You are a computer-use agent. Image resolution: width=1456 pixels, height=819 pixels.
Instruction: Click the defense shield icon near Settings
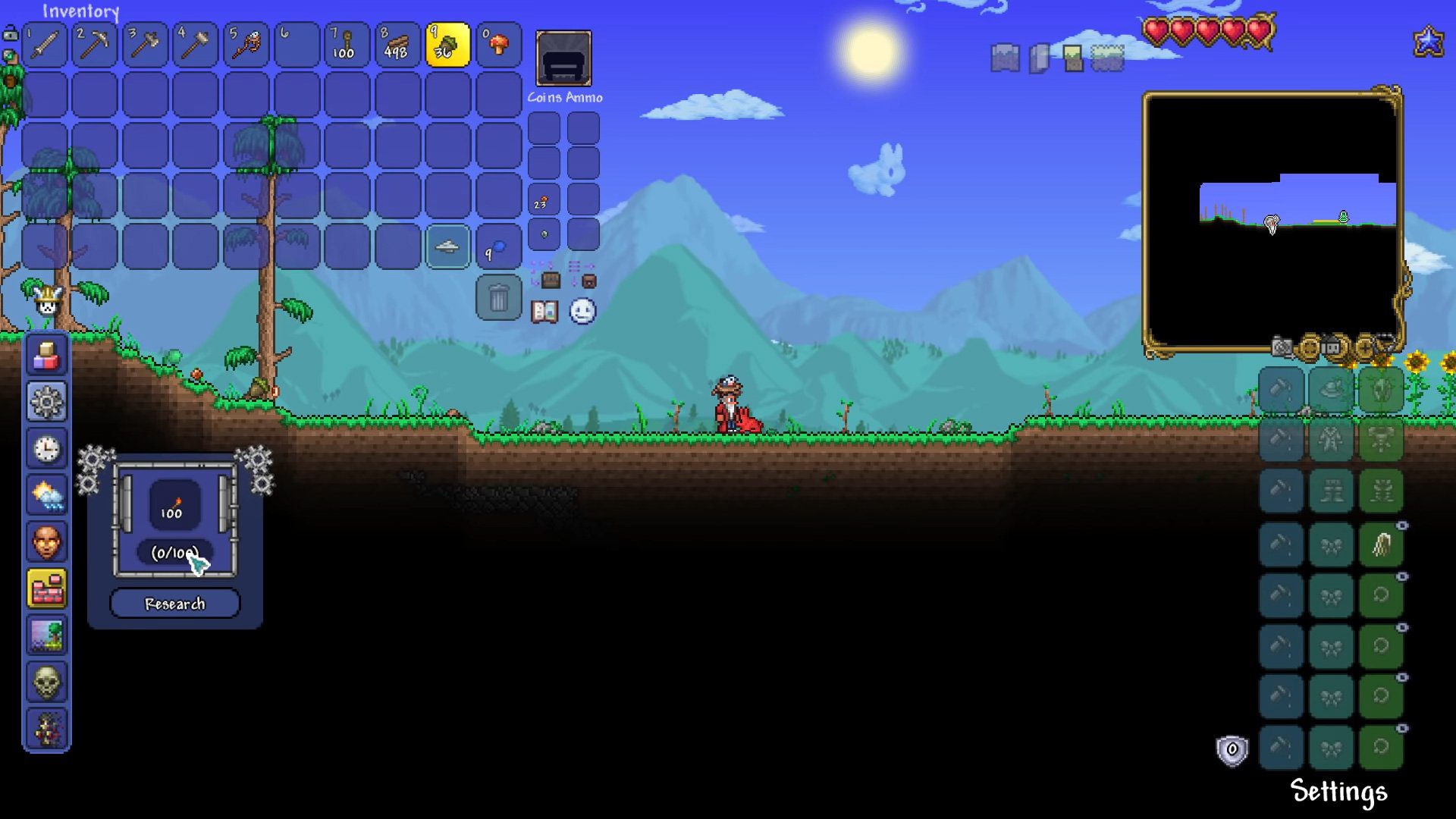tap(1232, 748)
